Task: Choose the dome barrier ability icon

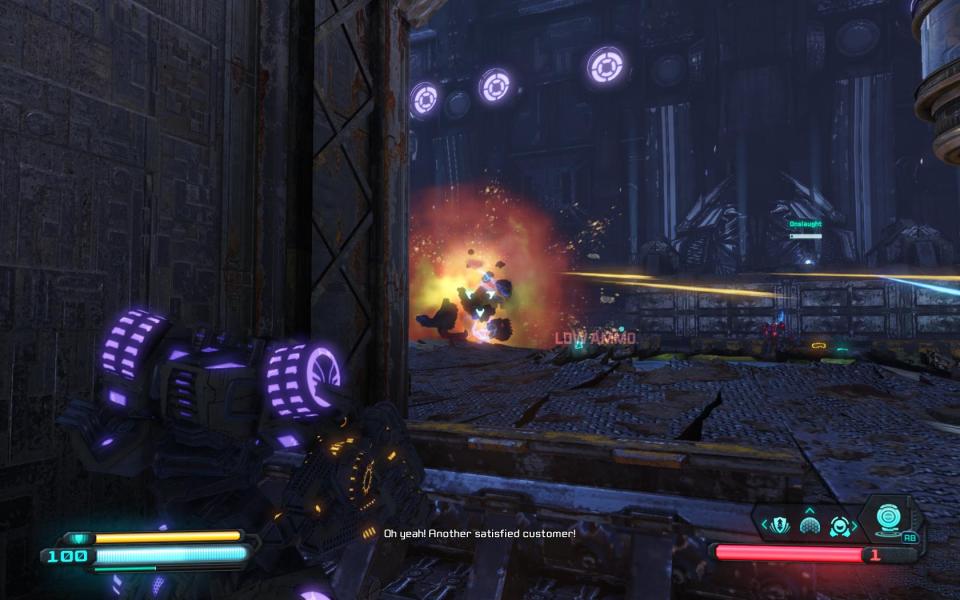Action: (x=809, y=525)
